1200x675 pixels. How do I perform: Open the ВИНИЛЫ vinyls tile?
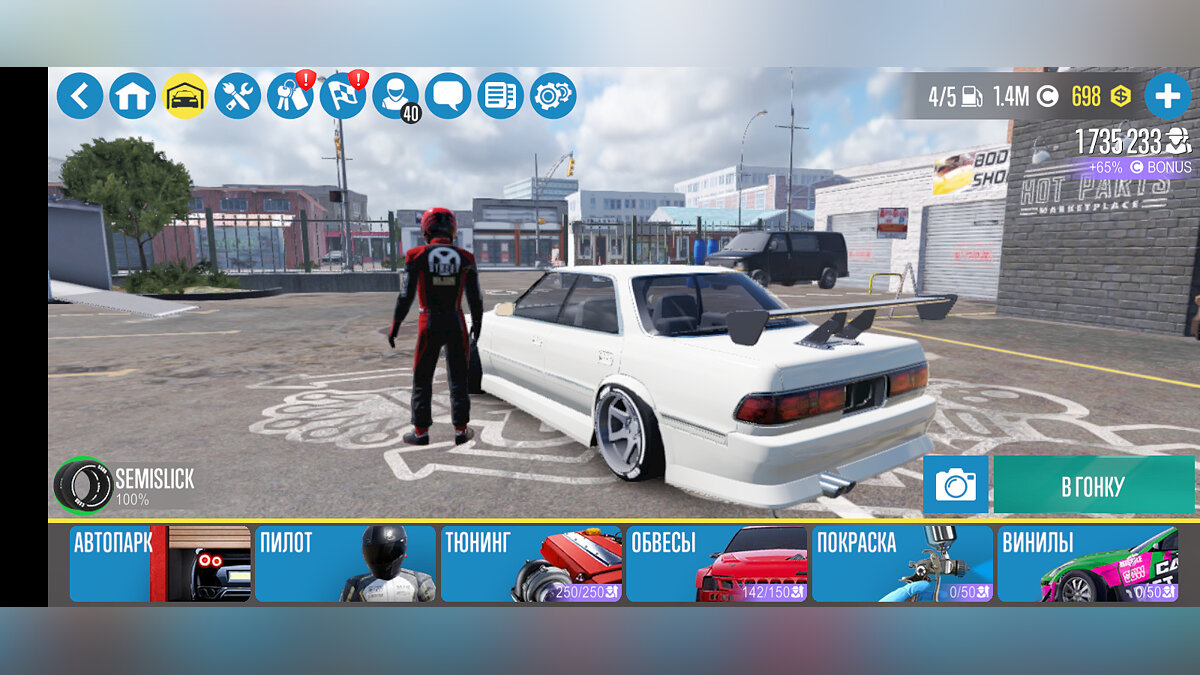1087,564
